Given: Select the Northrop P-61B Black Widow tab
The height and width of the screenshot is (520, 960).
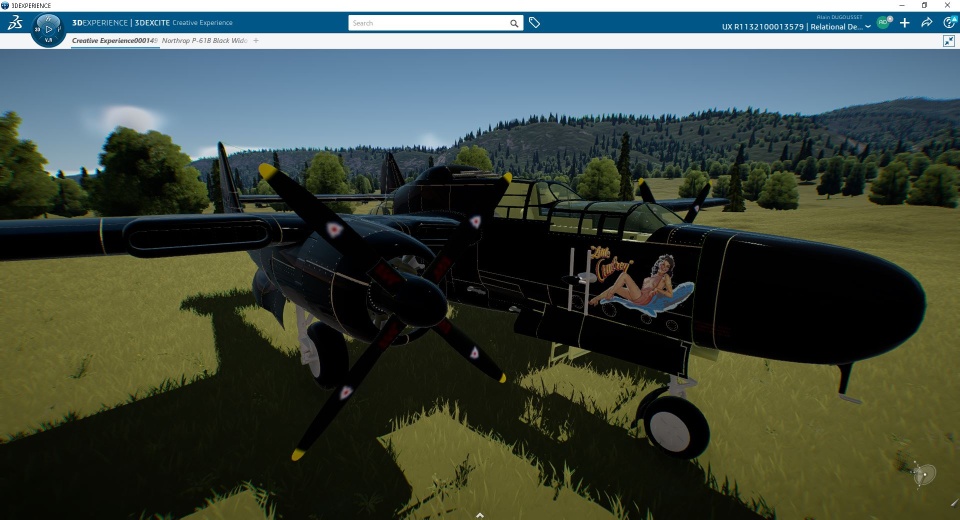Looking at the screenshot, I should [204, 41].
